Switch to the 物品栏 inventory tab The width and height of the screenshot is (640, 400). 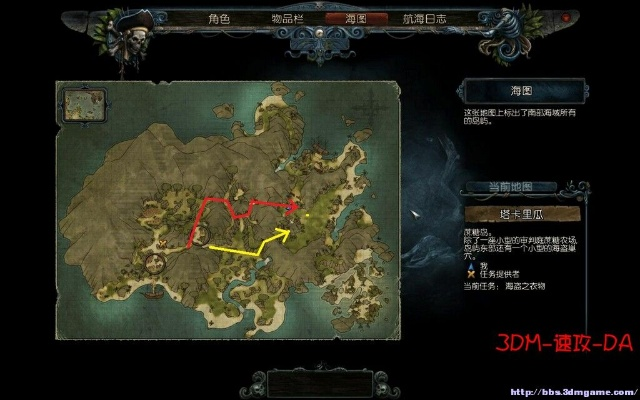click(290, 18)
